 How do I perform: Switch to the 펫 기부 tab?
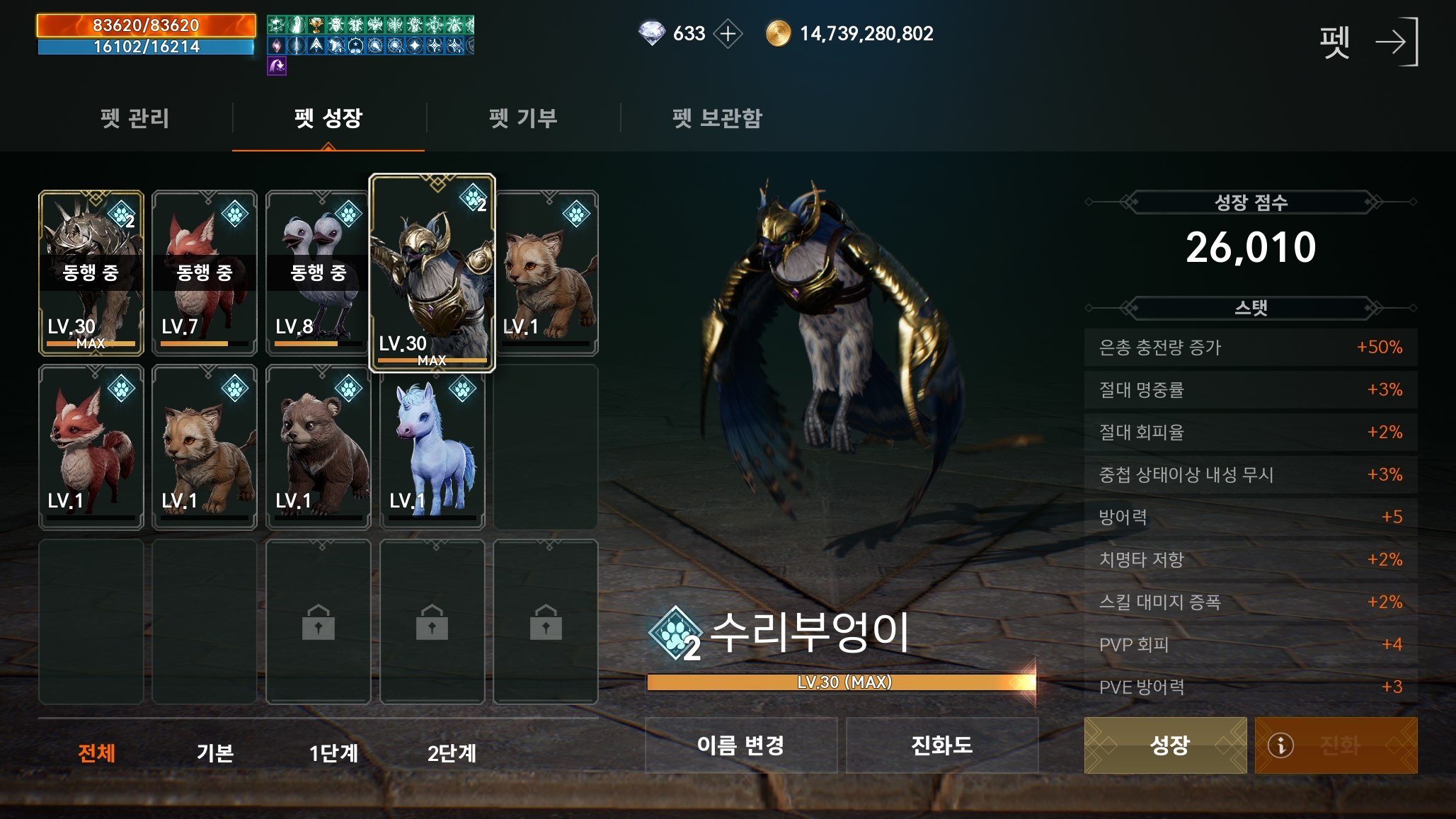522,119
